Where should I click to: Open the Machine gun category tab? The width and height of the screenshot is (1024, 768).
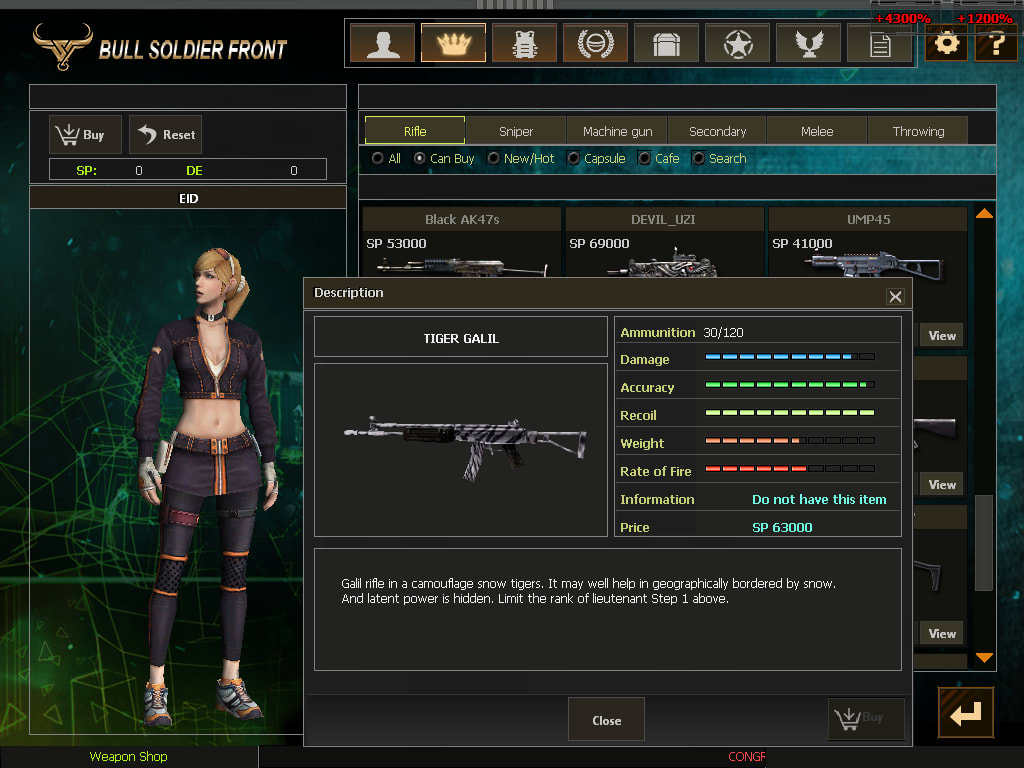click(x=617, y=131)
